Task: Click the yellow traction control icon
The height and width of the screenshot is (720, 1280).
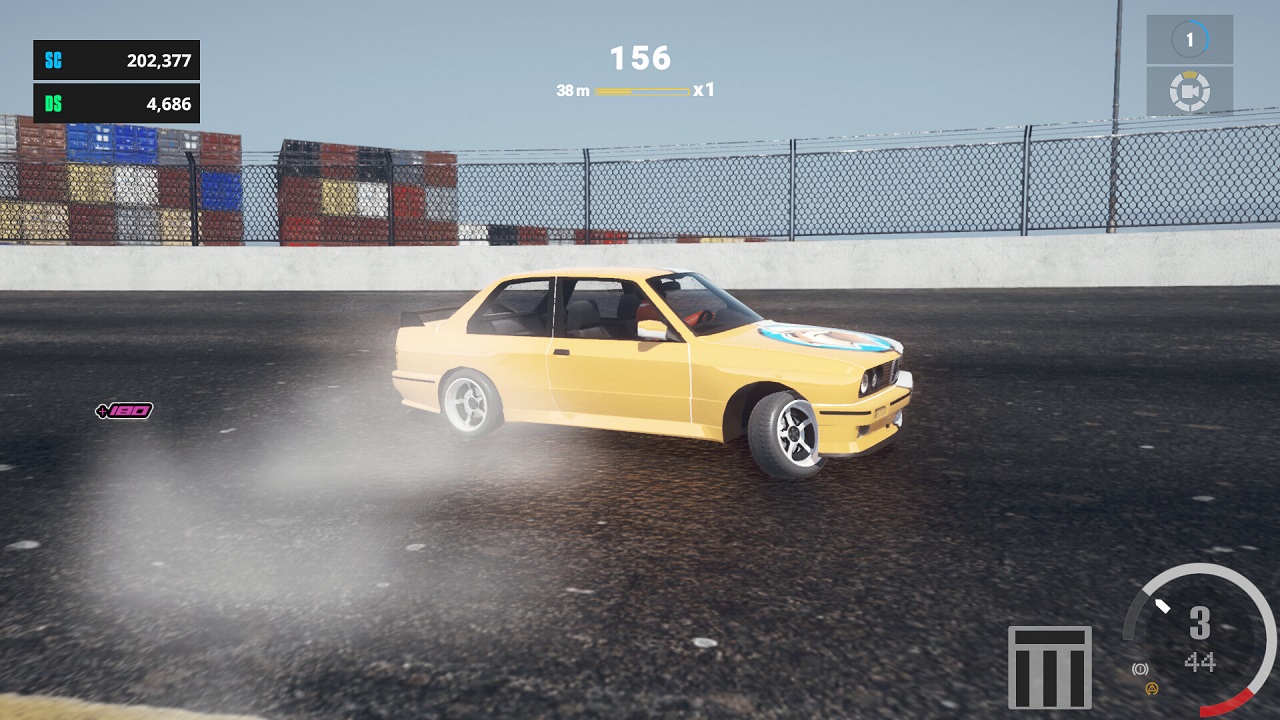Action: 1151,689
